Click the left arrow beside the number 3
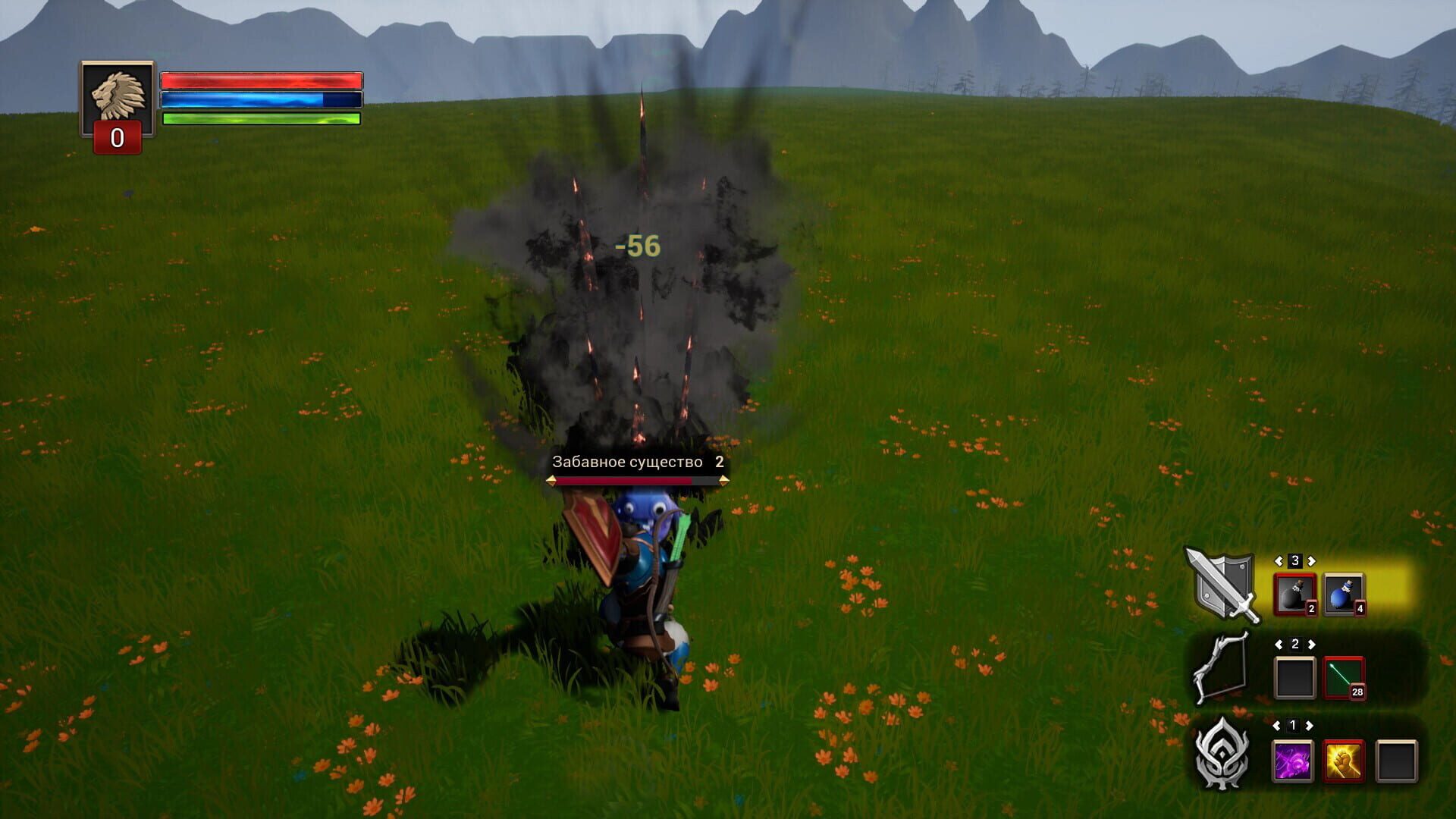This screenshot has height=819, width=1456. pyautogui.click(x=1280, y=562)
